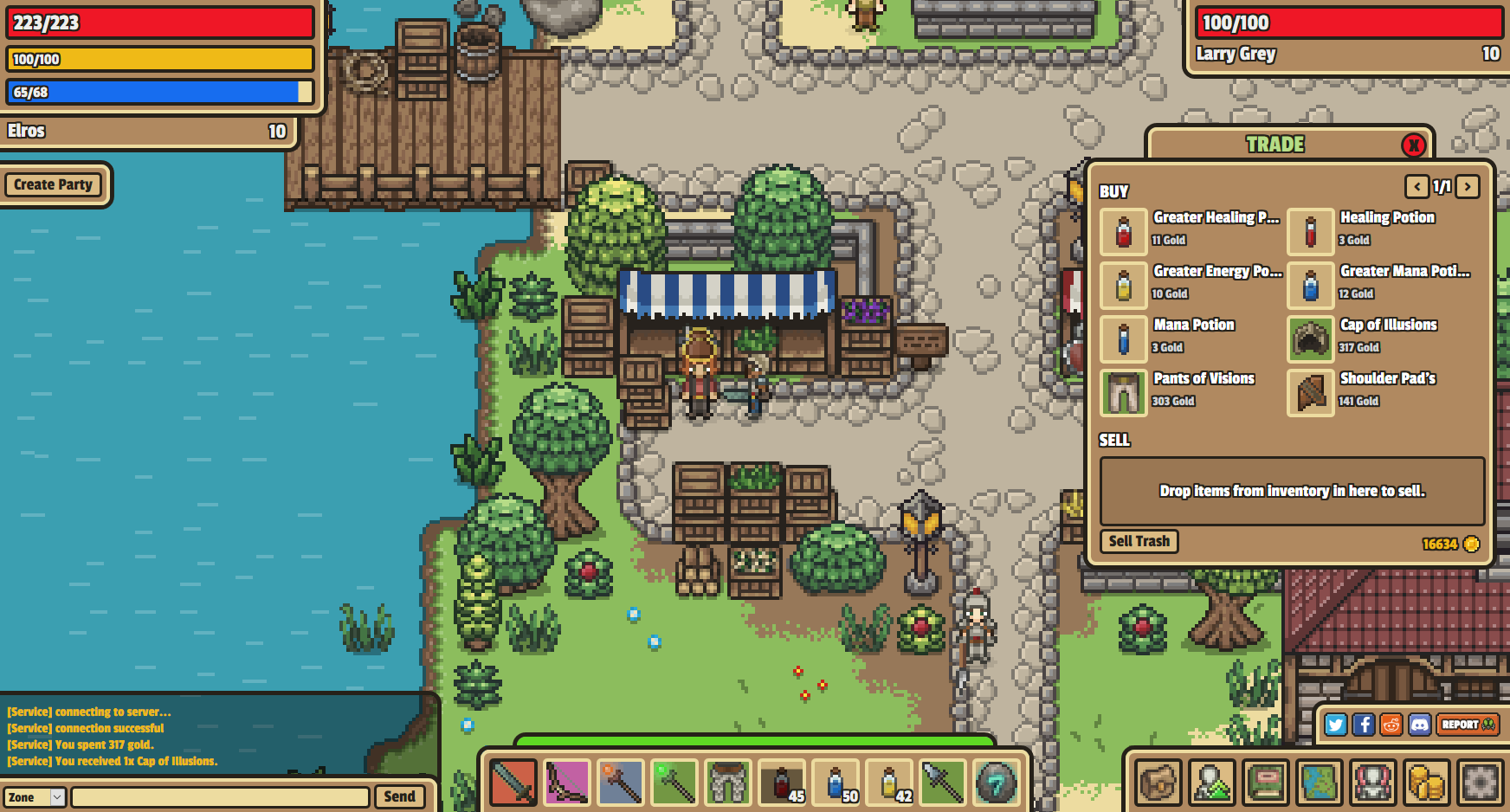
Task: Select the sword in the hotbar
Action: coord(513,782)
